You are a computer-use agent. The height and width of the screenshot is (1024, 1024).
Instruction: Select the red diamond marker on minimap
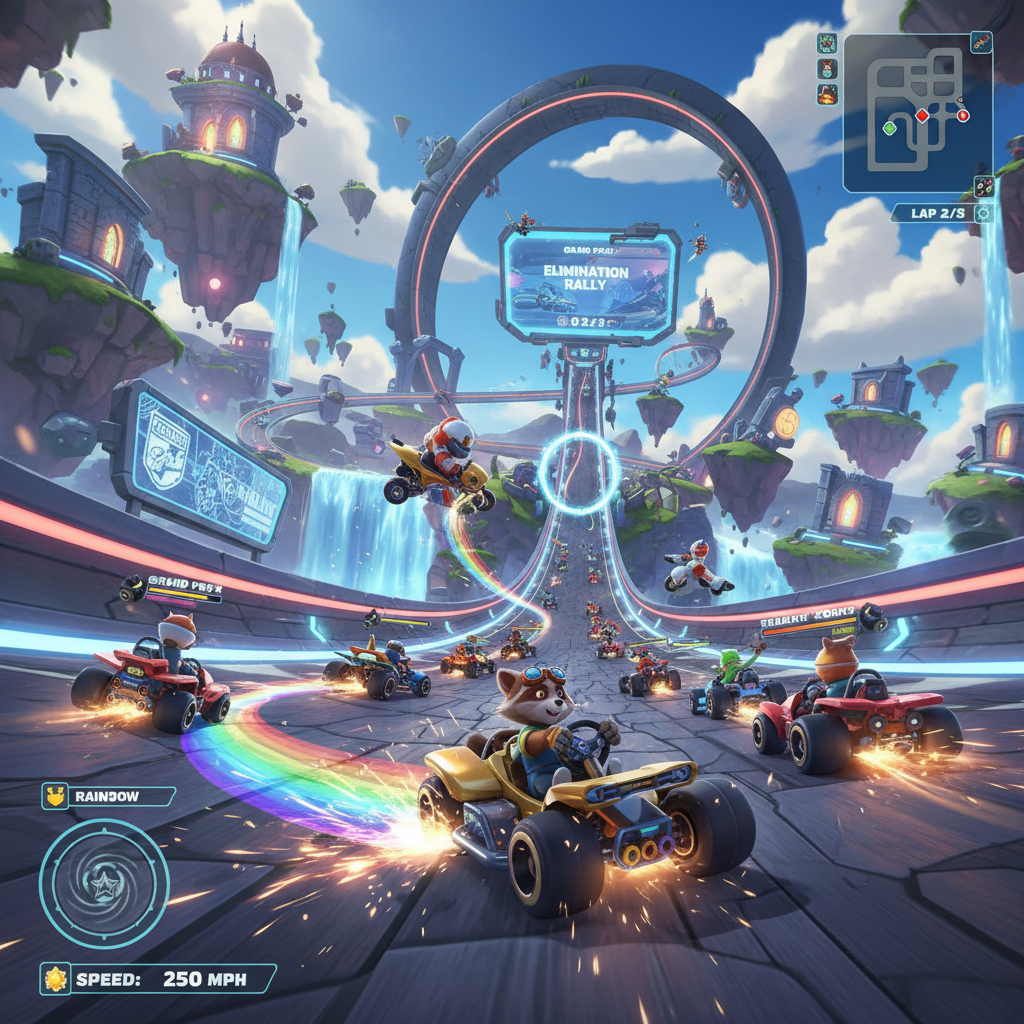(923, 116)
